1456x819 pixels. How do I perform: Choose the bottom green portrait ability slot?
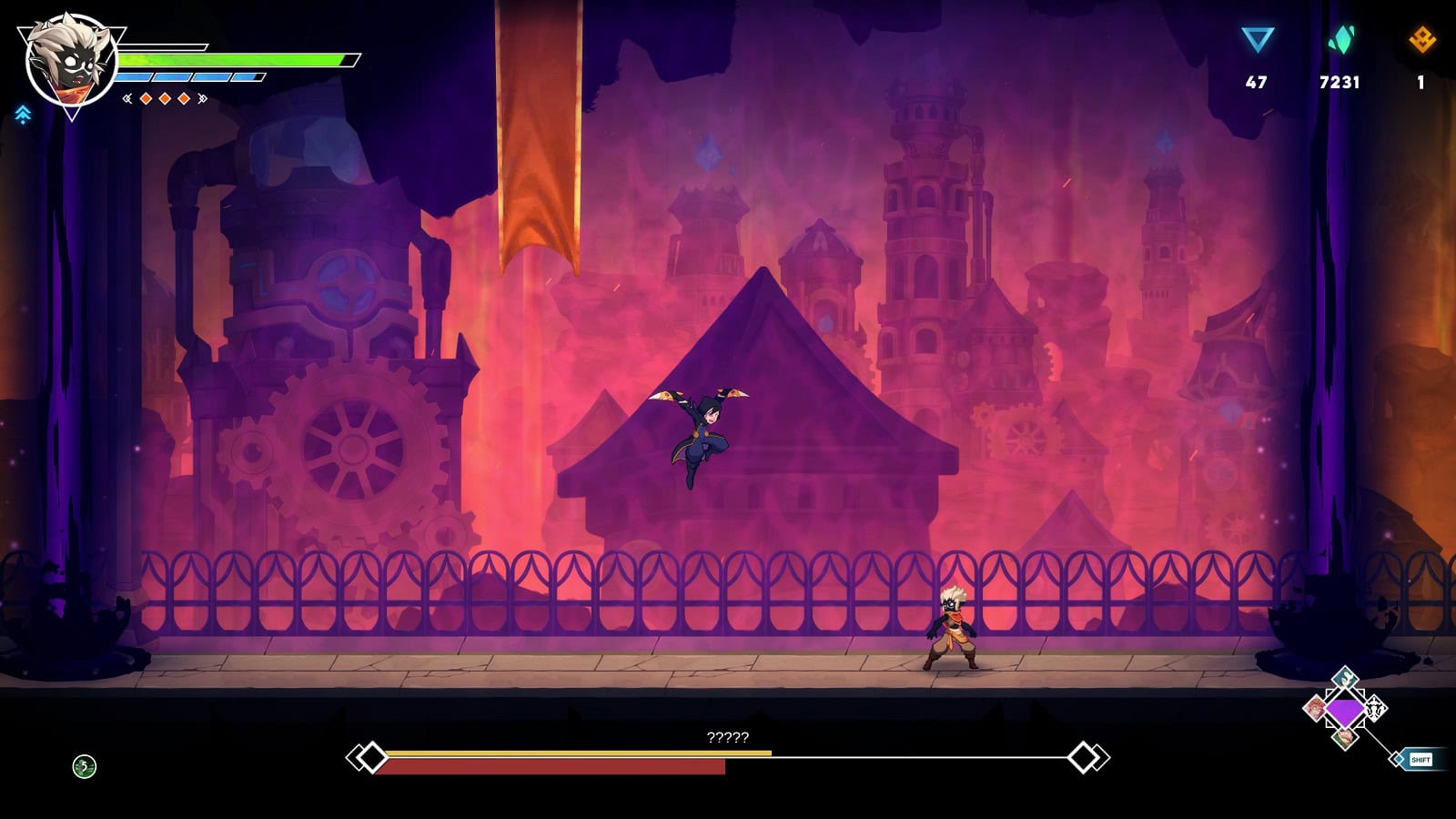1345,738
